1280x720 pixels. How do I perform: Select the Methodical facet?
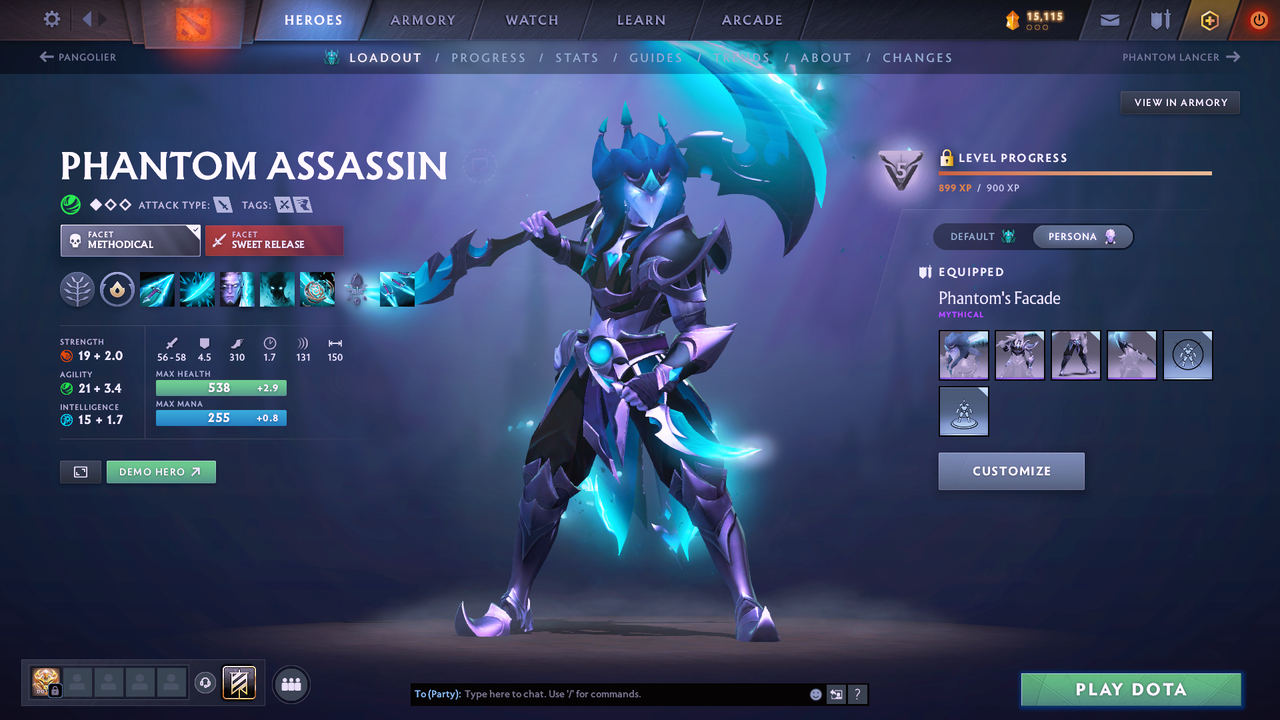click(130, 240)
